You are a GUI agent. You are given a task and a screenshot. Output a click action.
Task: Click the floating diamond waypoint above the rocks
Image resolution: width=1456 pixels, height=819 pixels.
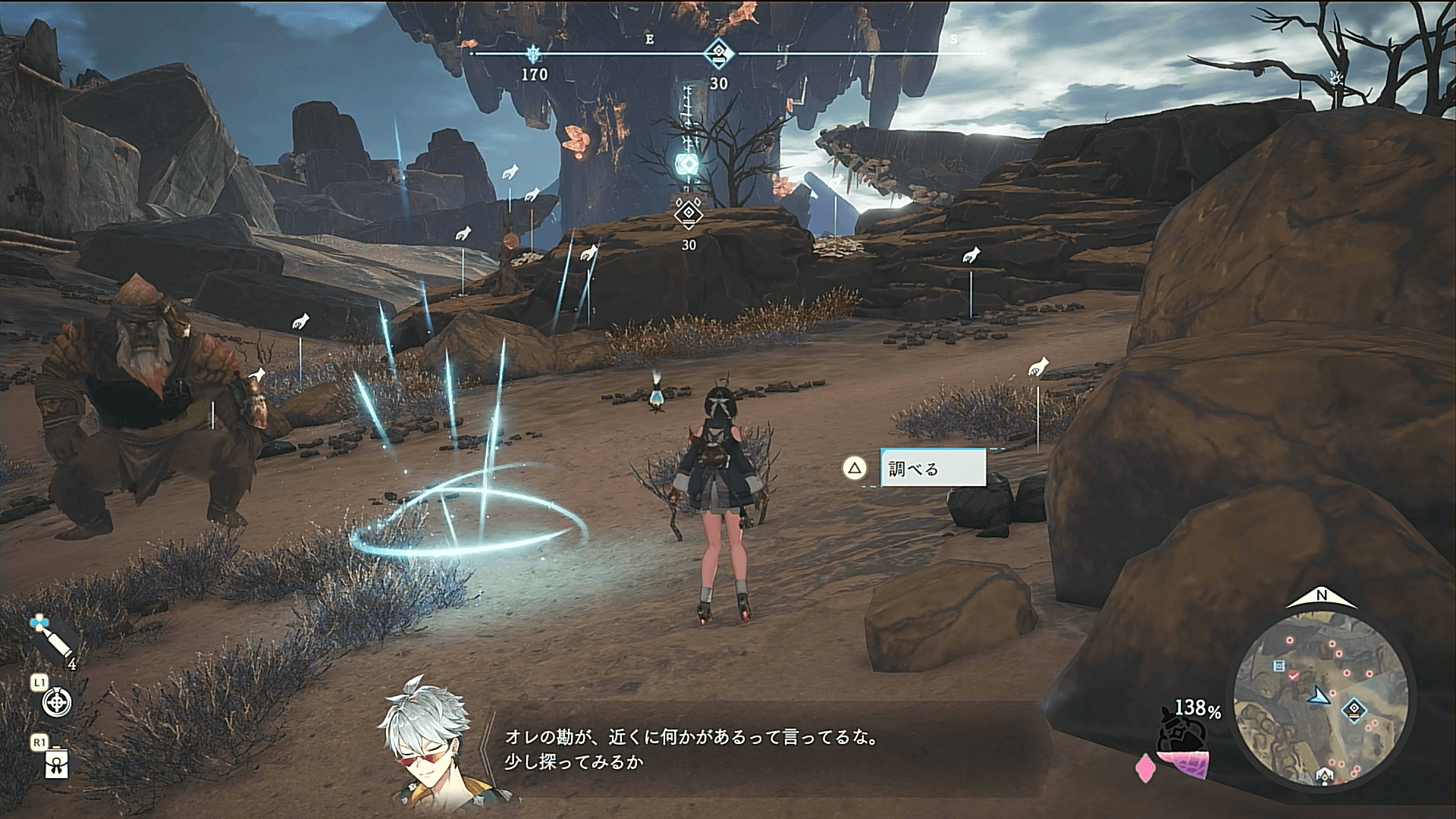[x=688, y=213]
